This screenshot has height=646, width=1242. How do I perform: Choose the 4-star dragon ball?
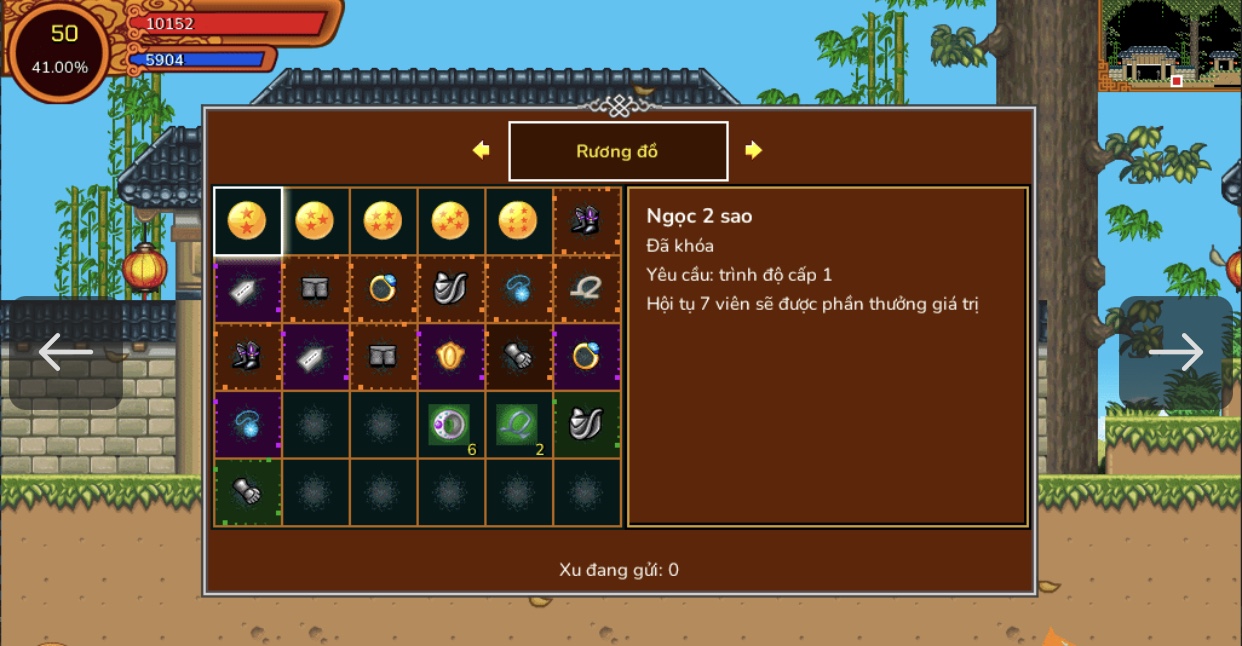383,221
